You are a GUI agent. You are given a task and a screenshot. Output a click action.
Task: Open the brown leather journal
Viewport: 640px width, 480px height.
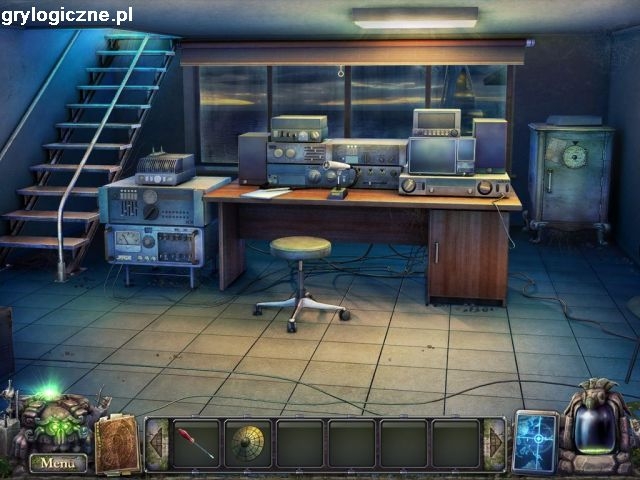click(x=117, y=443)
